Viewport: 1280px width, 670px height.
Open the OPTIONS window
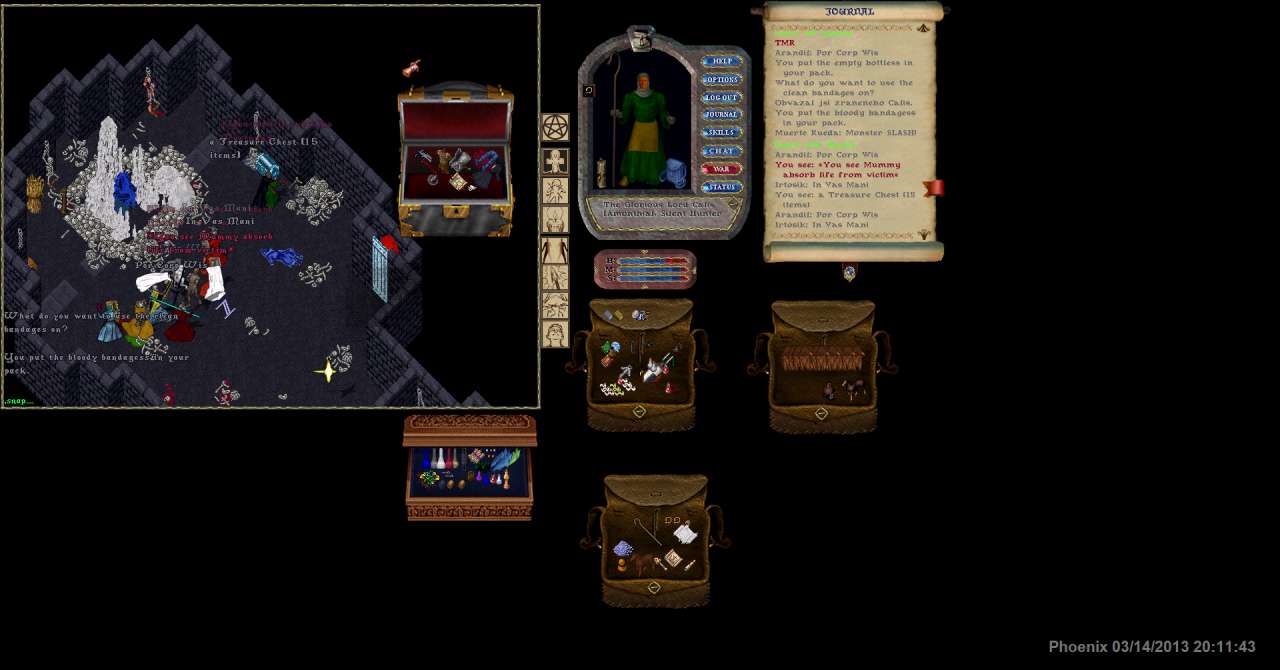pyautogui.click(x=721, y=80)
